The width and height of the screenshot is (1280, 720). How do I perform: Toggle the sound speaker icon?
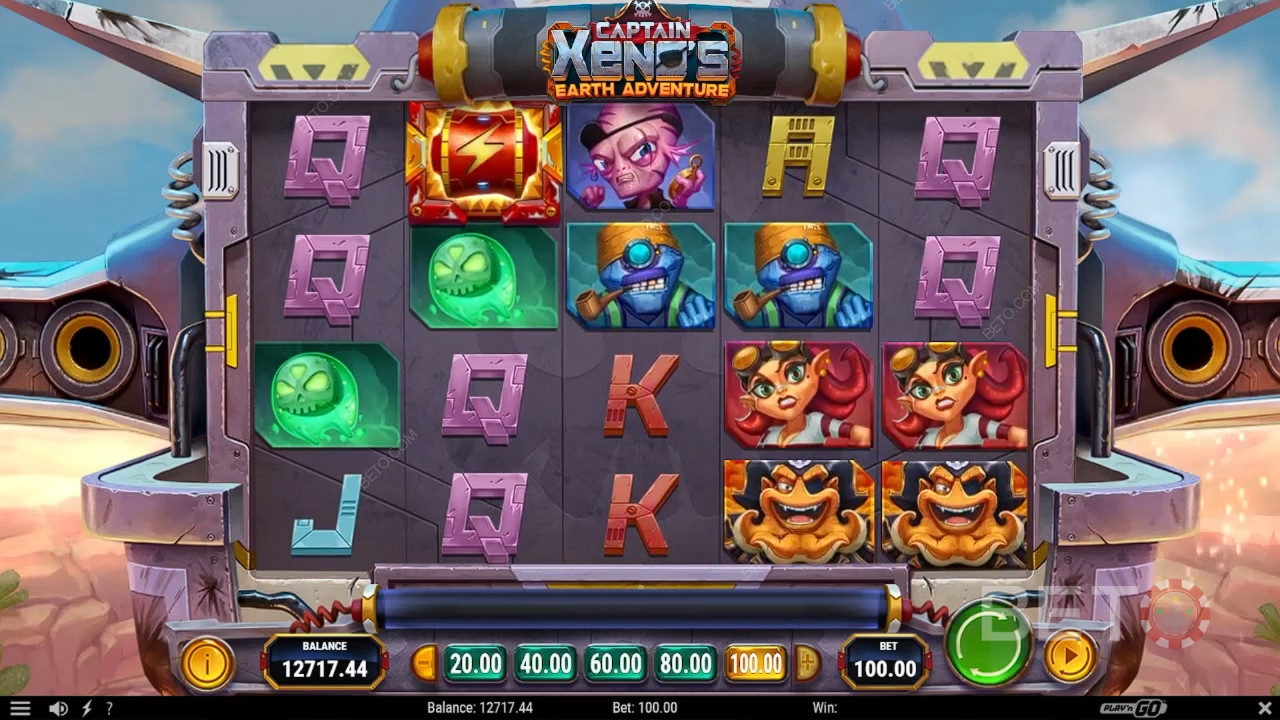click(59, 708)
